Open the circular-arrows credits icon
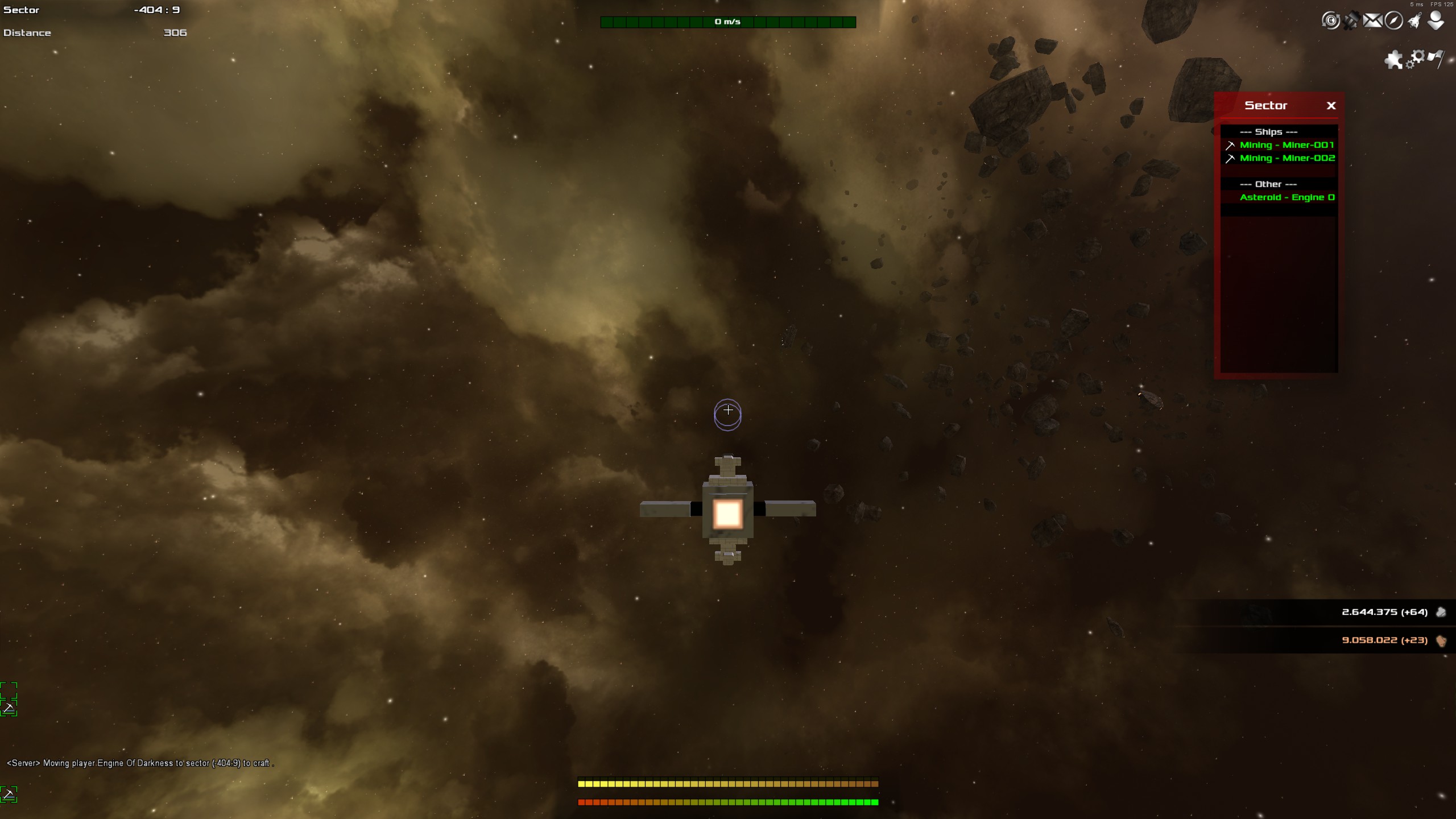 [1330, 21]
